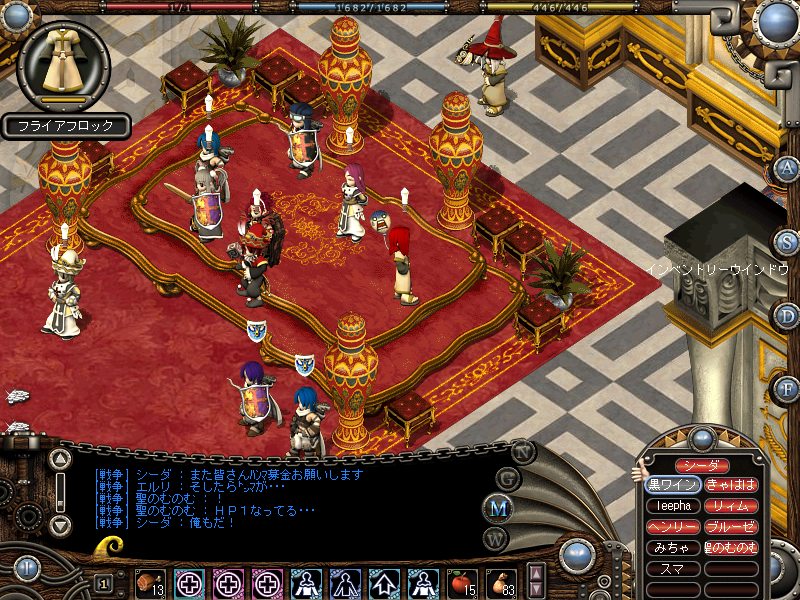The height and width of the screenshot is (600, 800).
Task: Select party member シーダ
Action: 701,466
